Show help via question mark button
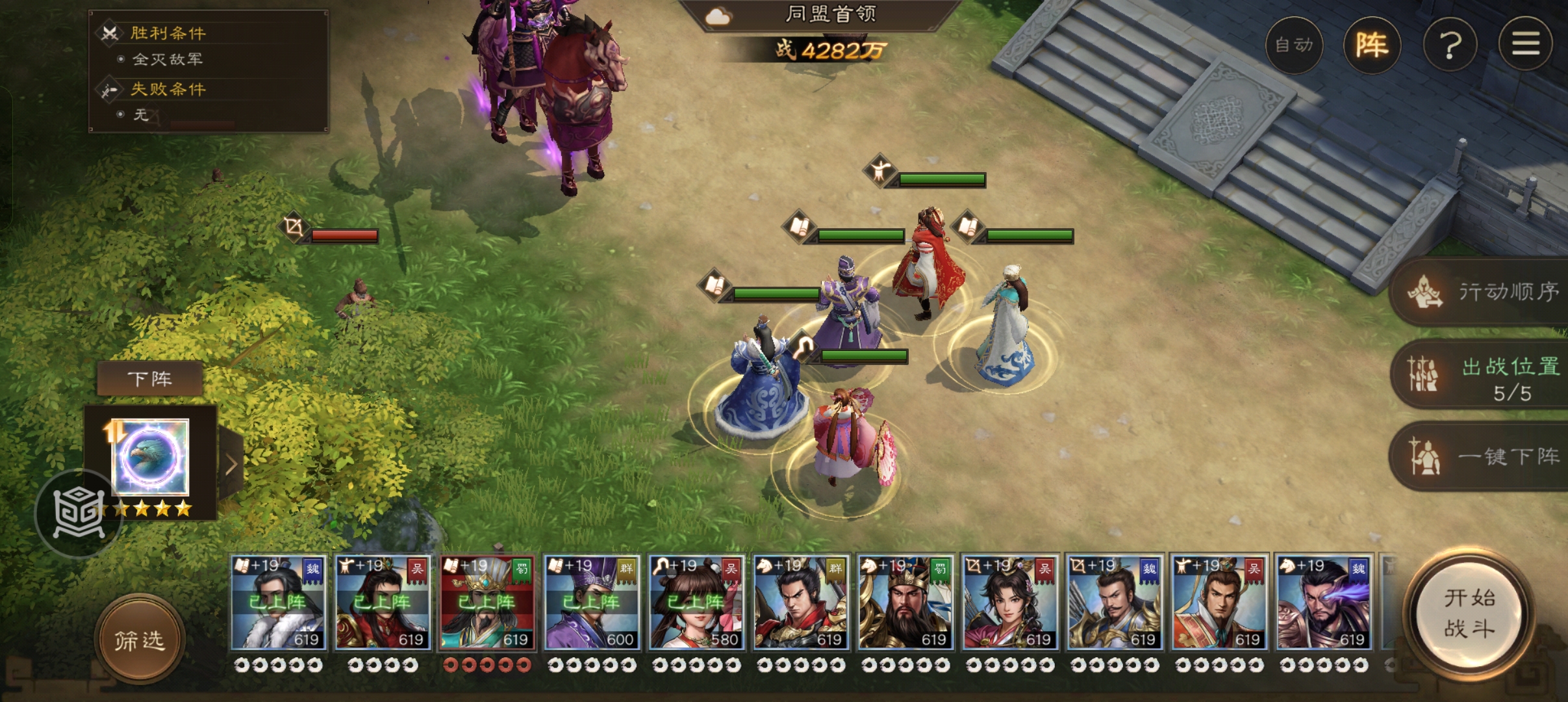Screen dimensions: 1568x702 pos(1450,45)
